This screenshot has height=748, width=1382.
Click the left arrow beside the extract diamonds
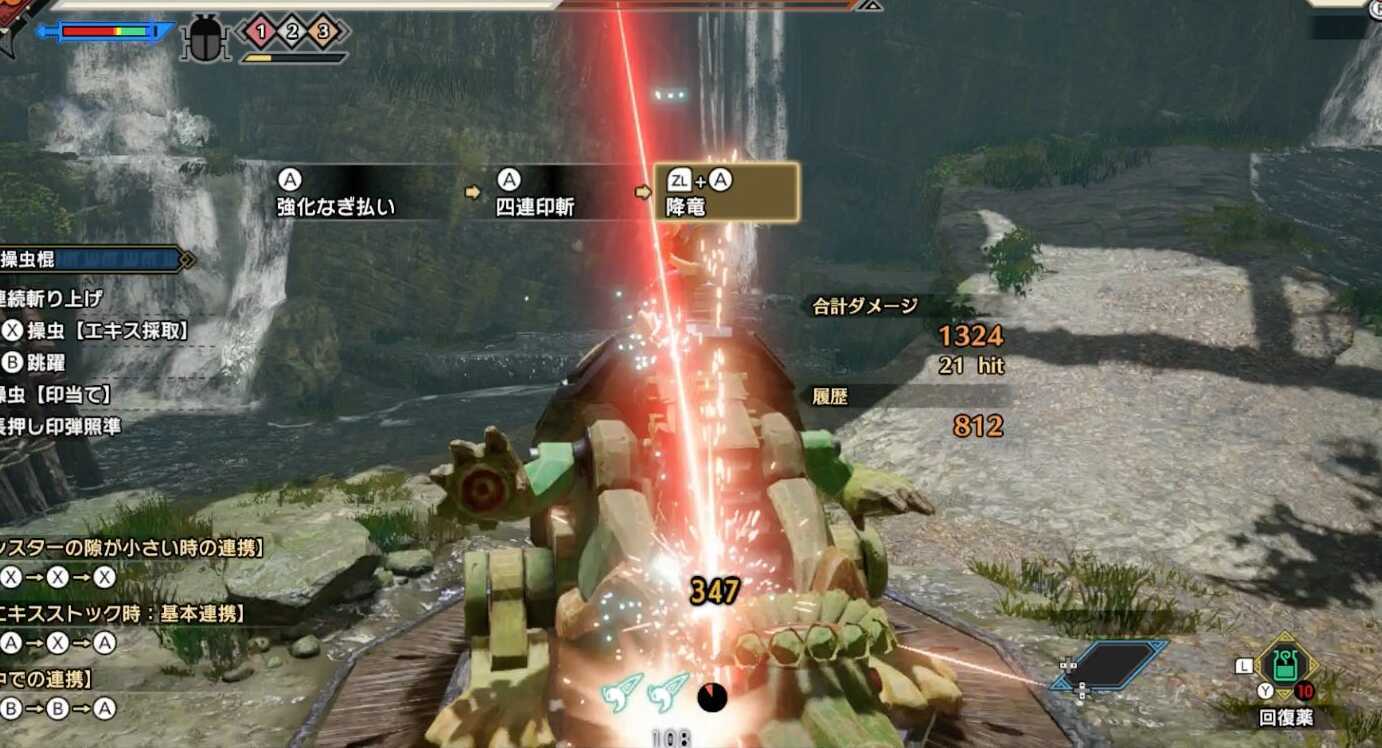tap(241, 30)
